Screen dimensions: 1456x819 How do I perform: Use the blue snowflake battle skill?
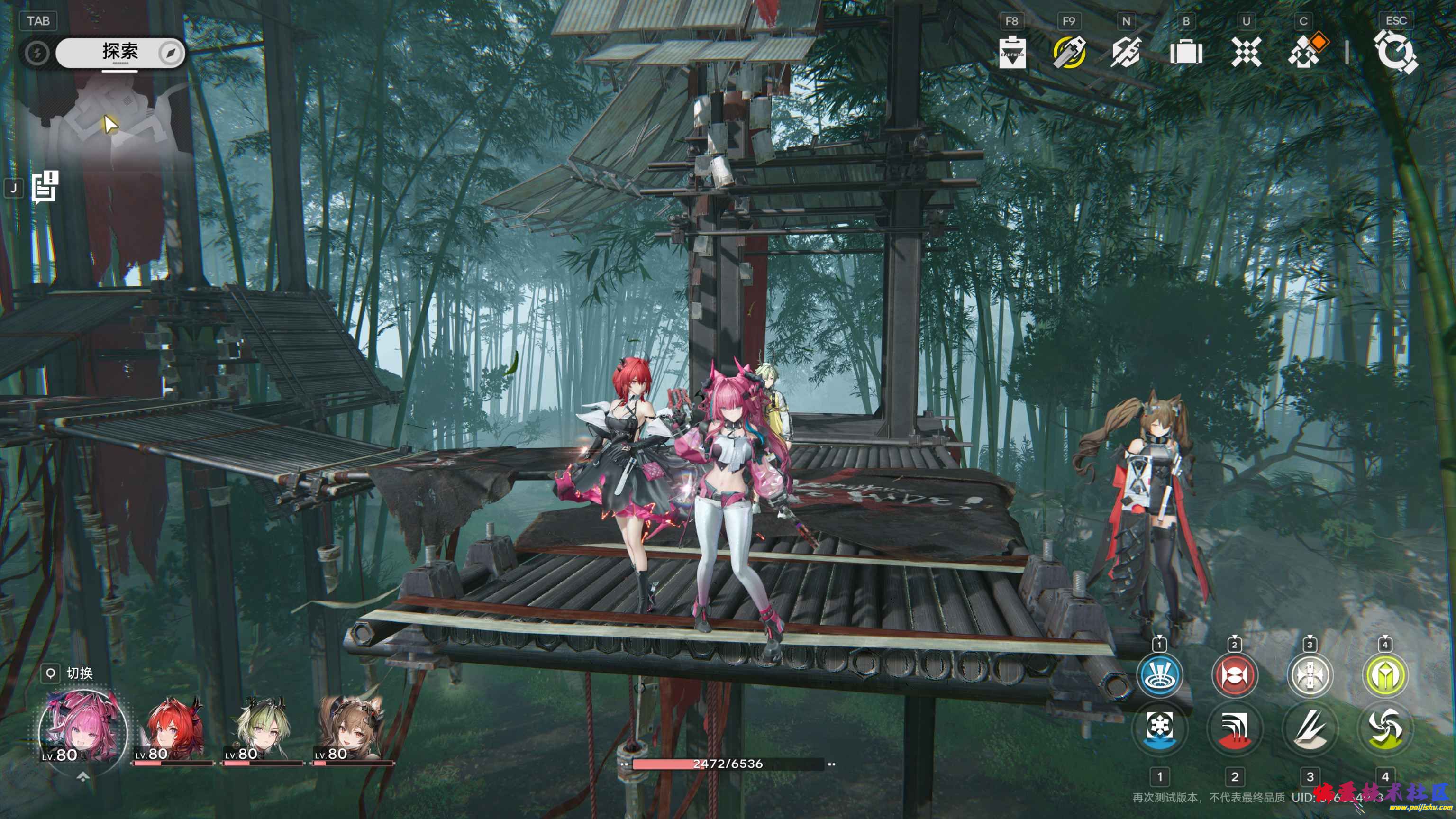tap(1159, 728)
